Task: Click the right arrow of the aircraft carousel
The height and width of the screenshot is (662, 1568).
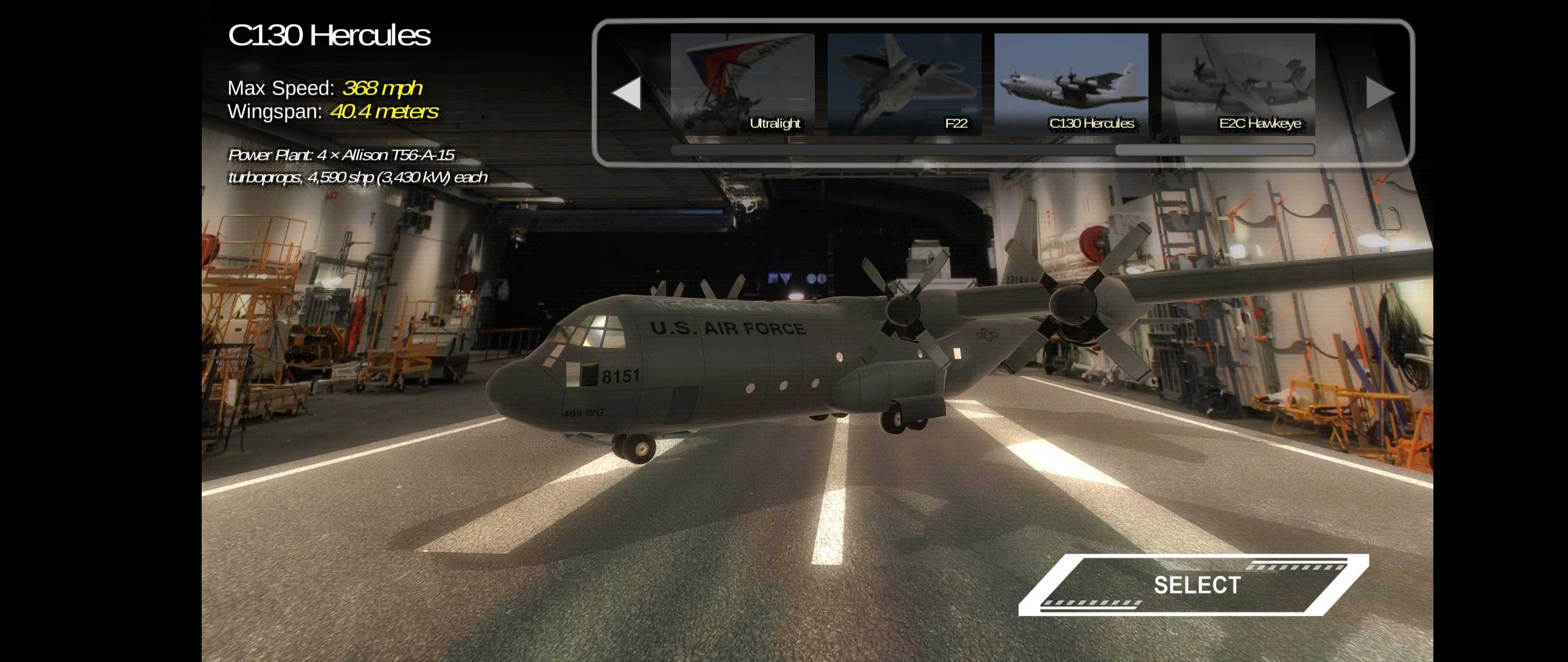Action: tap(1379, 93)
